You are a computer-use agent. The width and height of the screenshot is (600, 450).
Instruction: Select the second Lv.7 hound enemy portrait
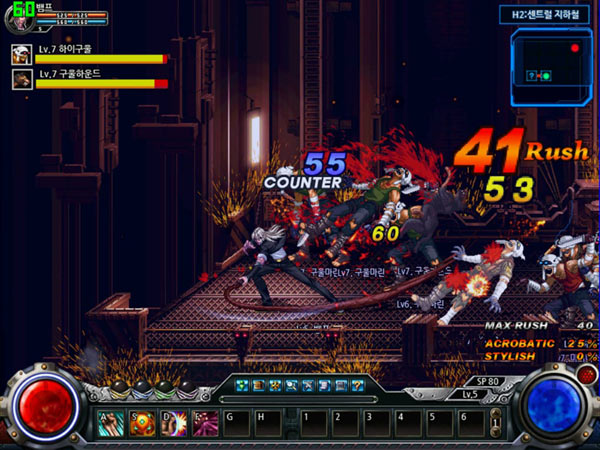click(x=21, y=79)
